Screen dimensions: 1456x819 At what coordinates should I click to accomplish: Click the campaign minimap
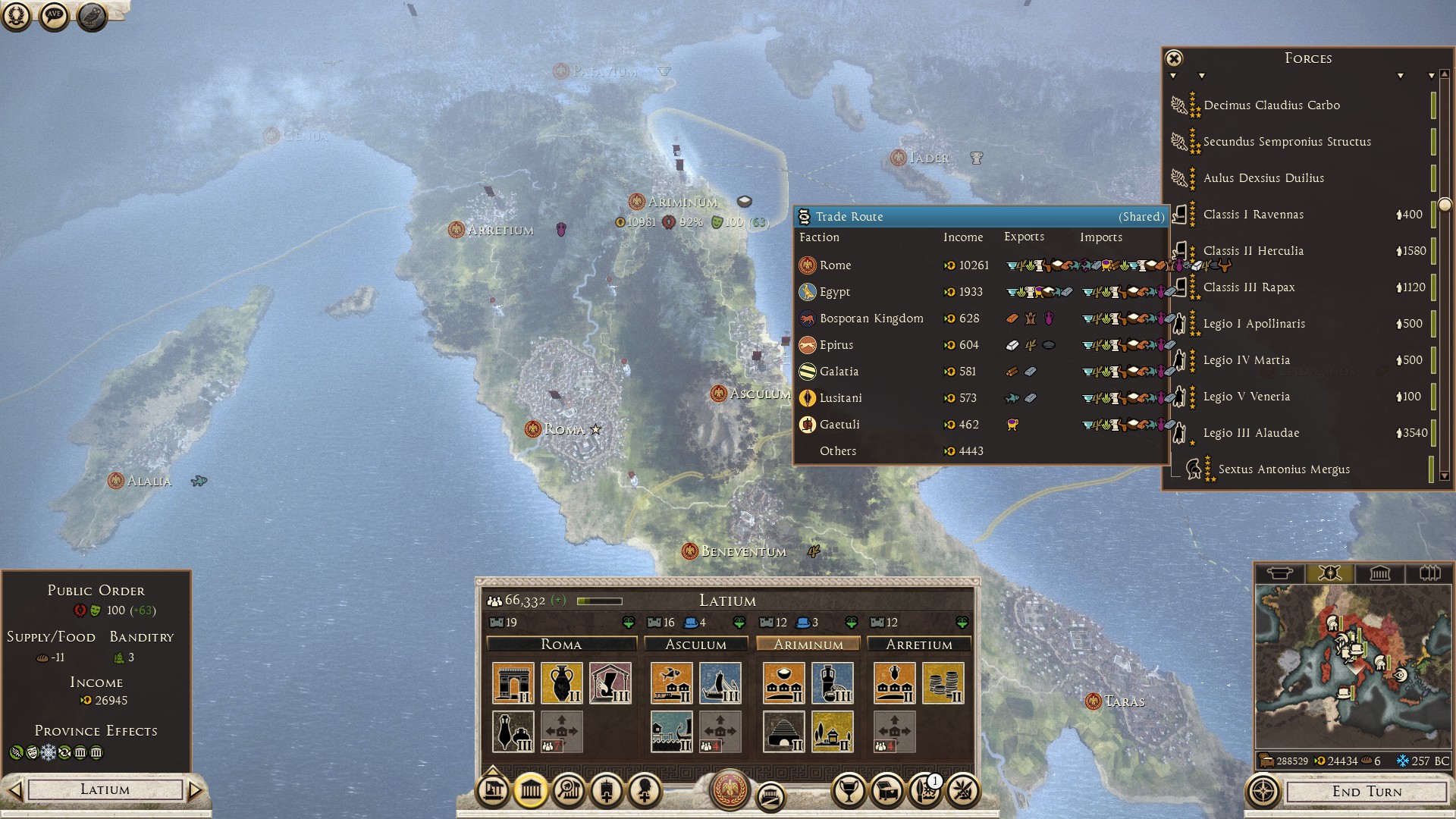(1353, 666)
